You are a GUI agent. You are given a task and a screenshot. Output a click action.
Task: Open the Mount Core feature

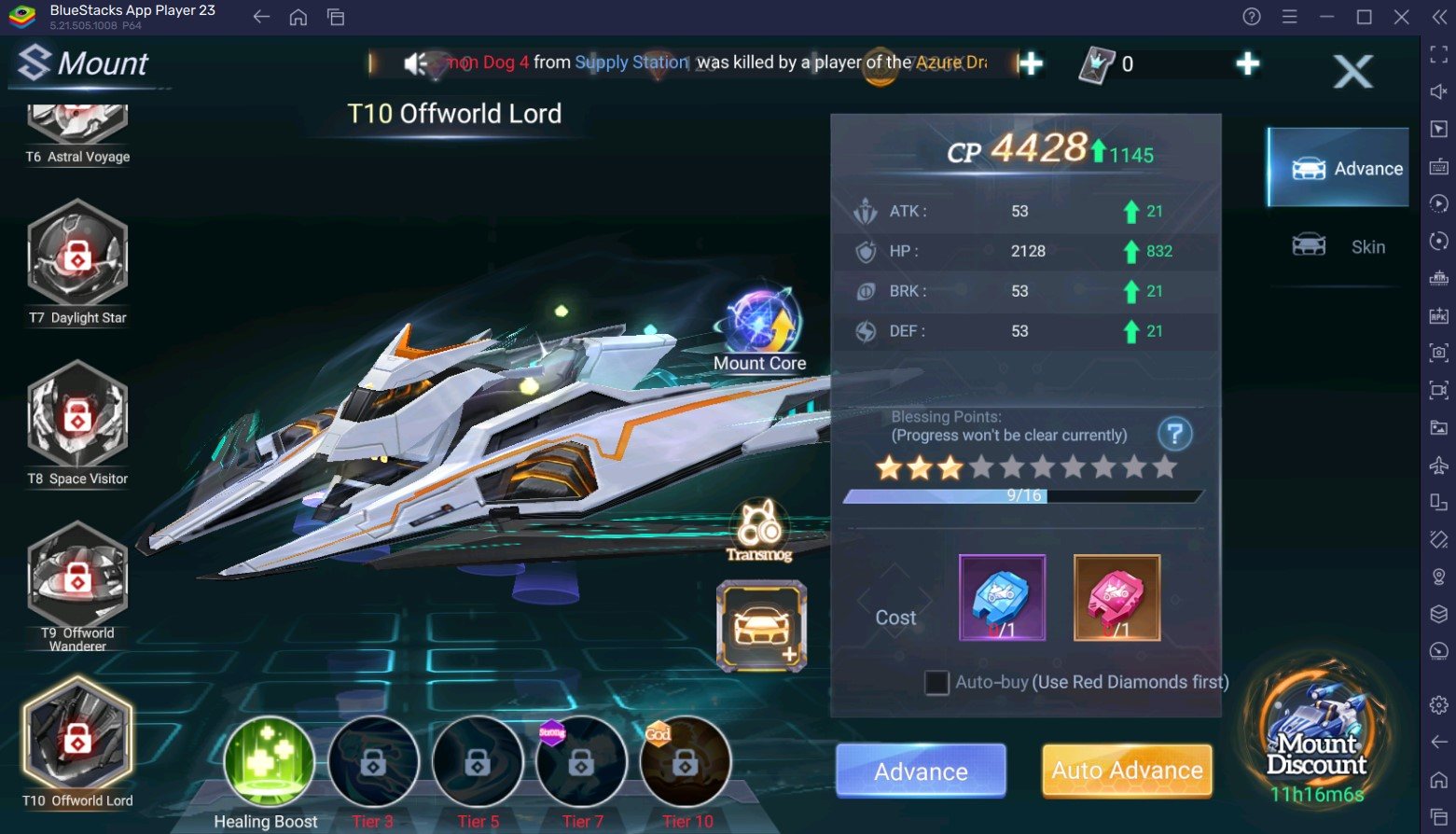[760, 325]
